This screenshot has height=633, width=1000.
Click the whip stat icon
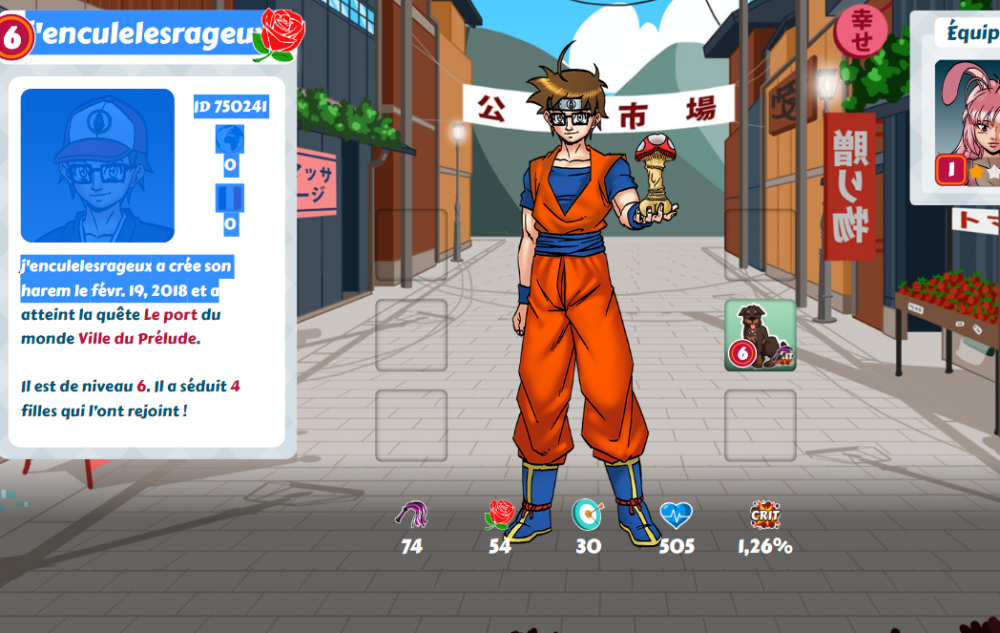coord(412,515)
